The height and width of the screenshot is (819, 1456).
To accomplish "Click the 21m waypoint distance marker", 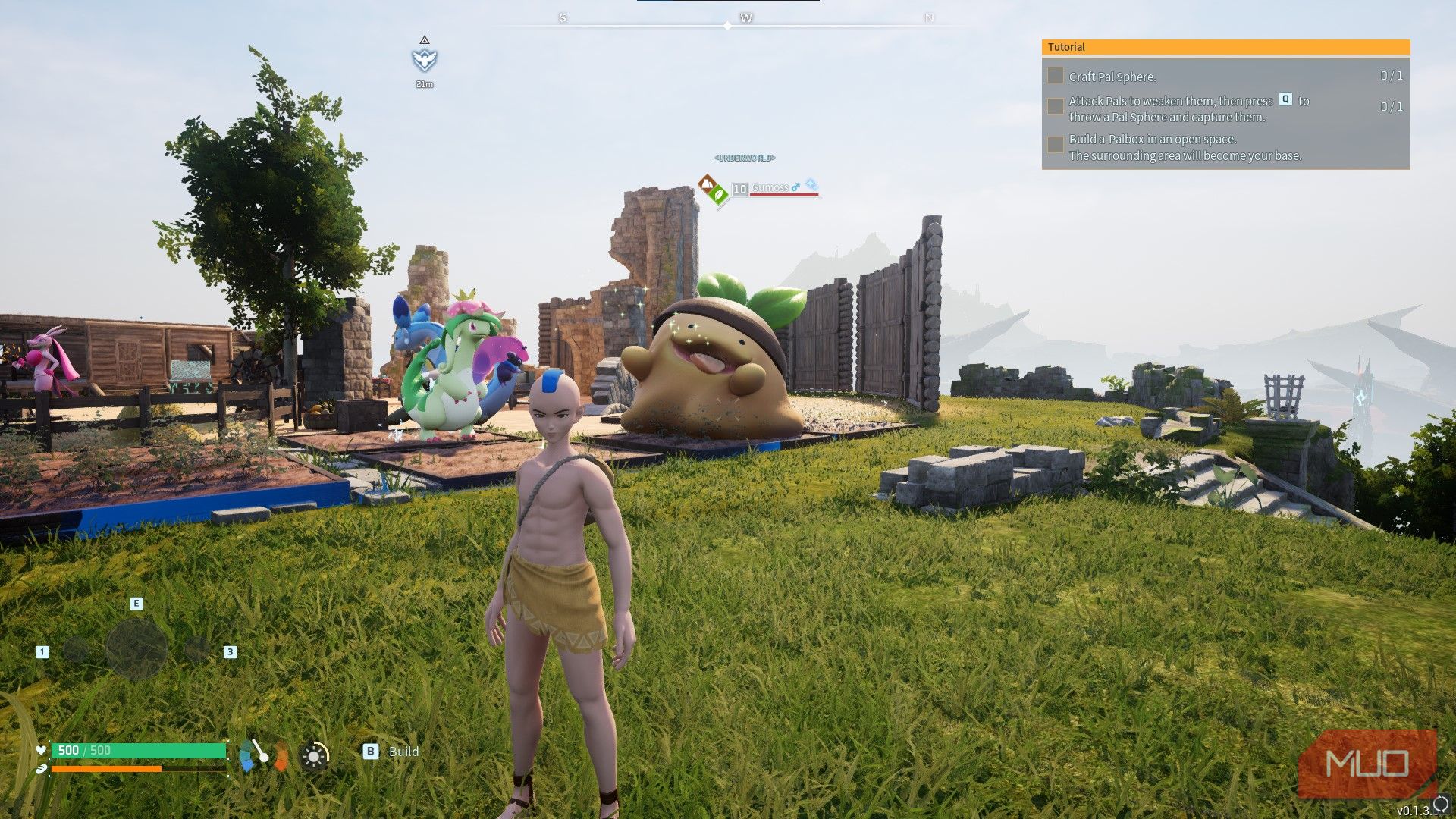I will point(425,84).
